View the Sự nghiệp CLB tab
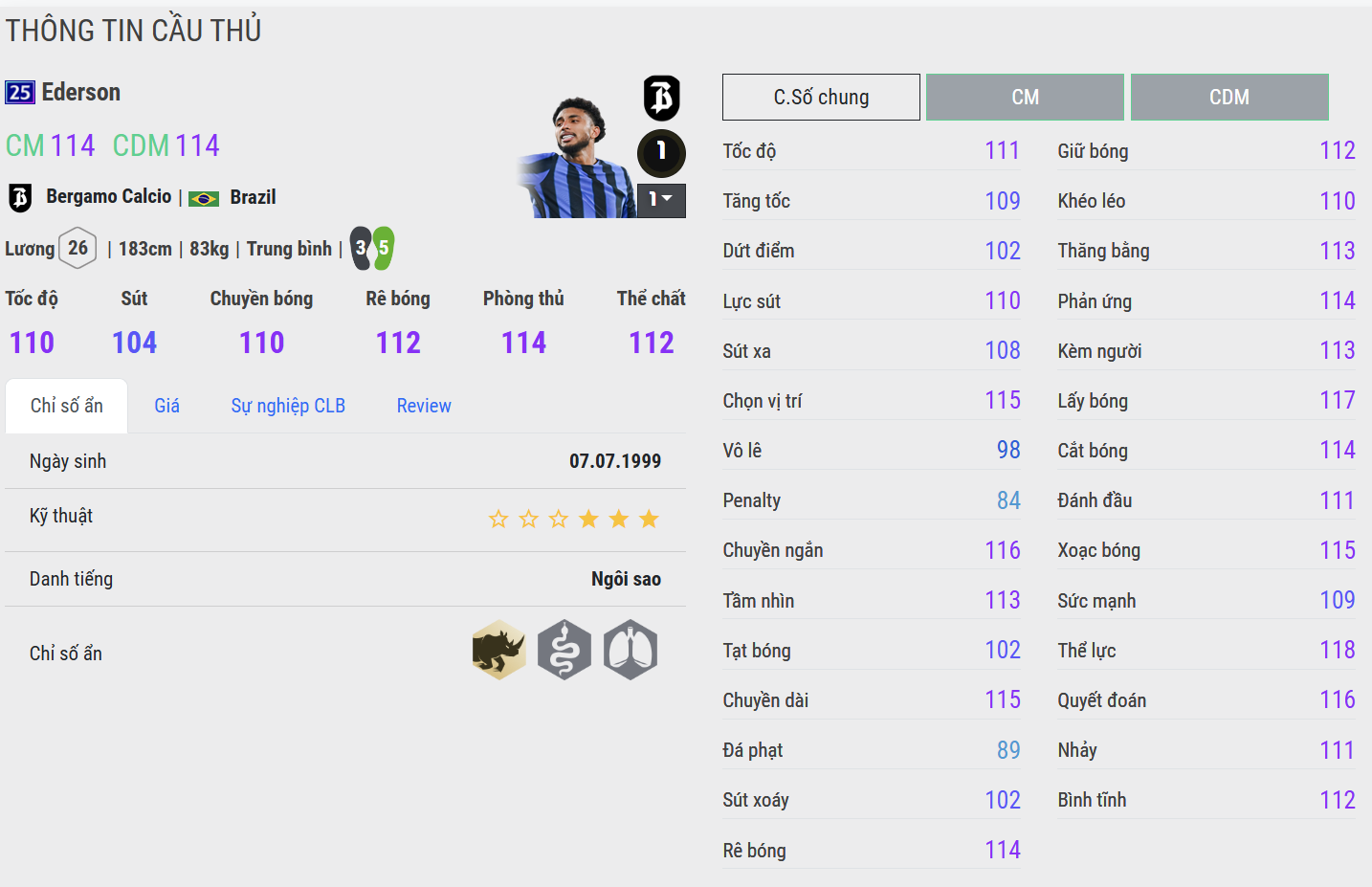1372x887 pixels. (x=288, y=406)
